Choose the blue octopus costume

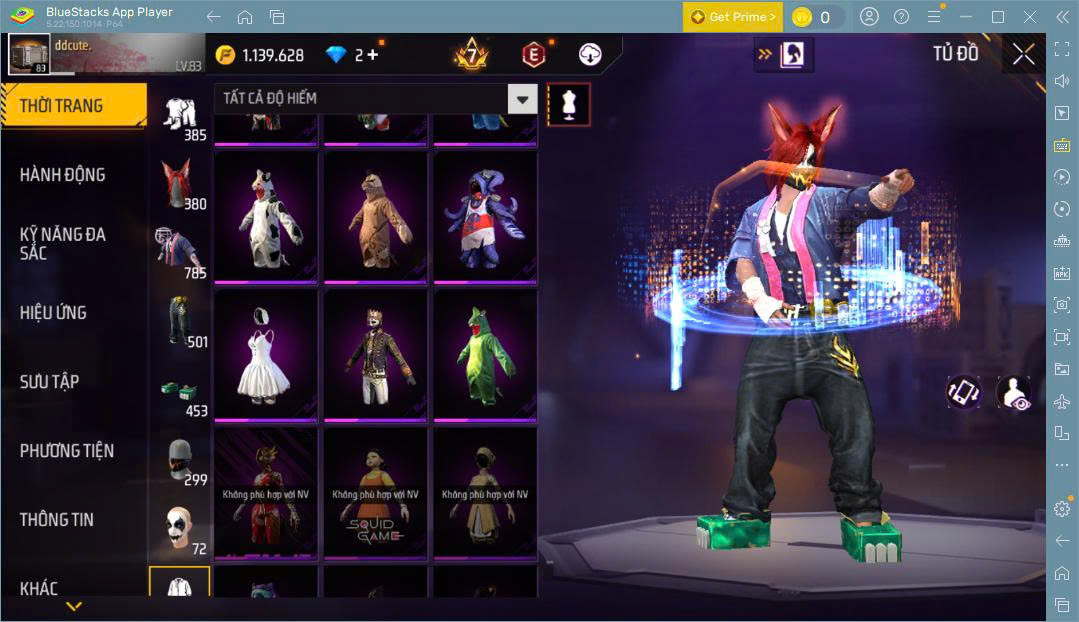tap(484, 215)
